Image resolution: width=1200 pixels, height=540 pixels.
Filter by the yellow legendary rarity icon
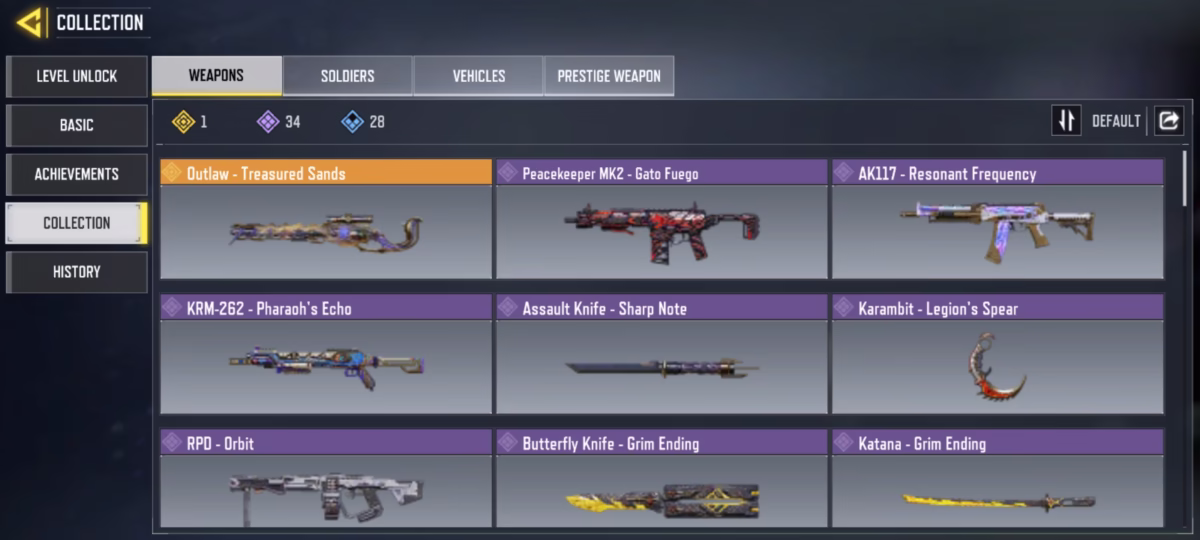(x=183, y=122)
